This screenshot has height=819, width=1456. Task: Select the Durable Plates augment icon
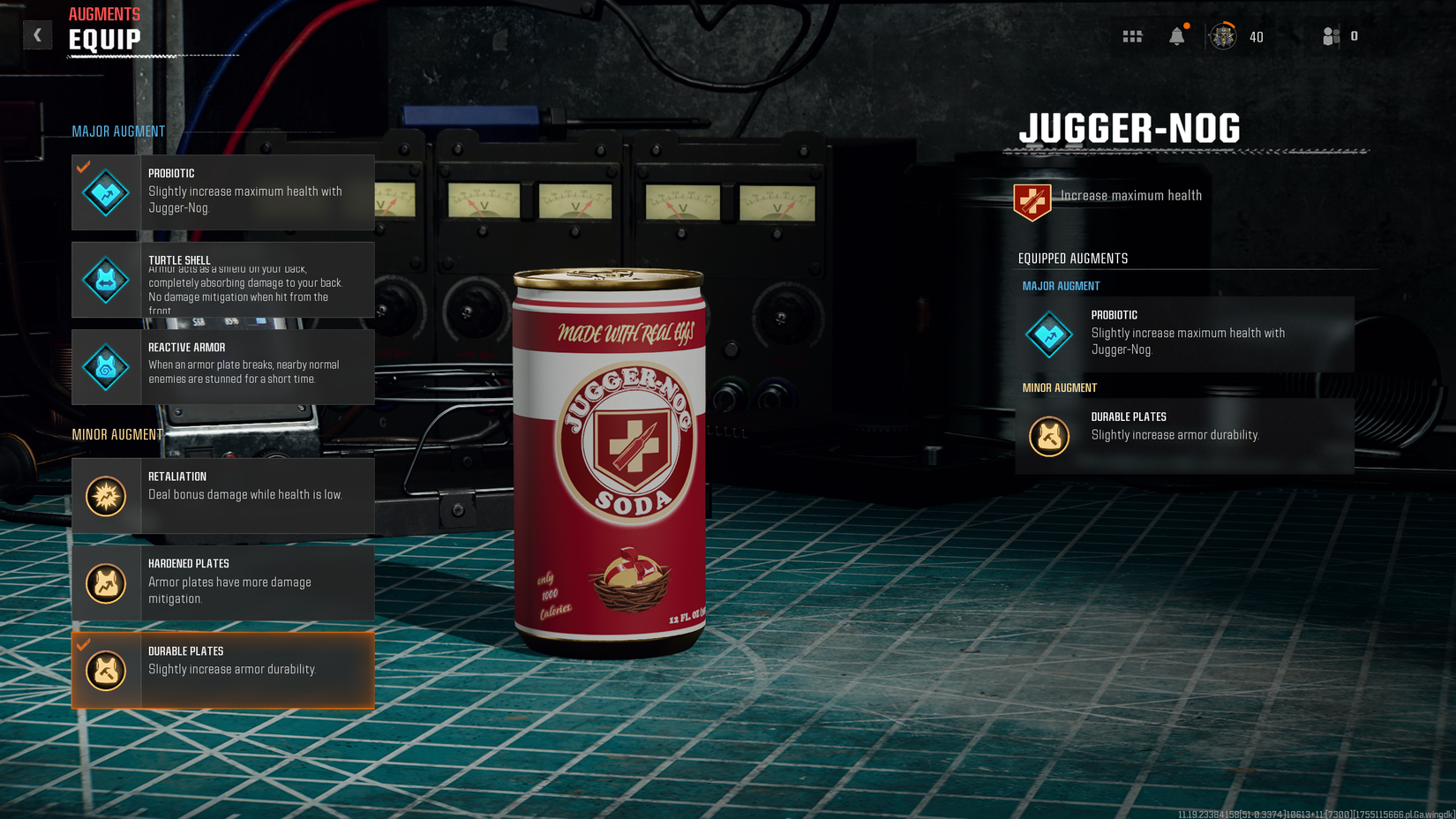pos(105,670)
